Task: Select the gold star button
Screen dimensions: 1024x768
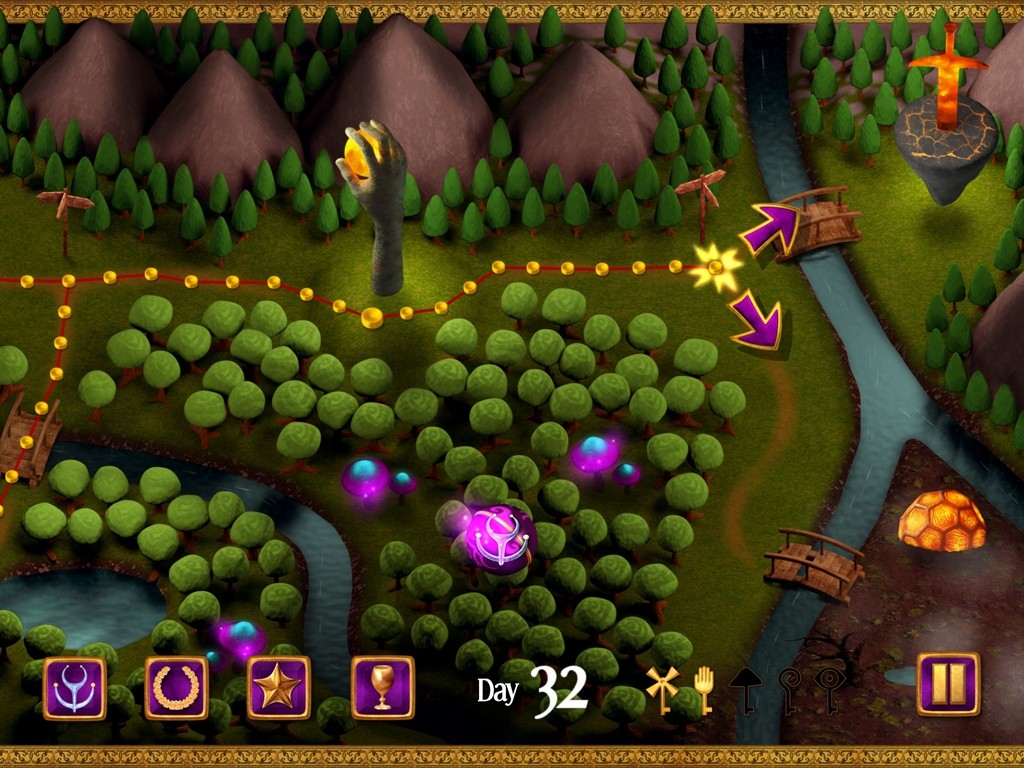Action: (279, 688)
